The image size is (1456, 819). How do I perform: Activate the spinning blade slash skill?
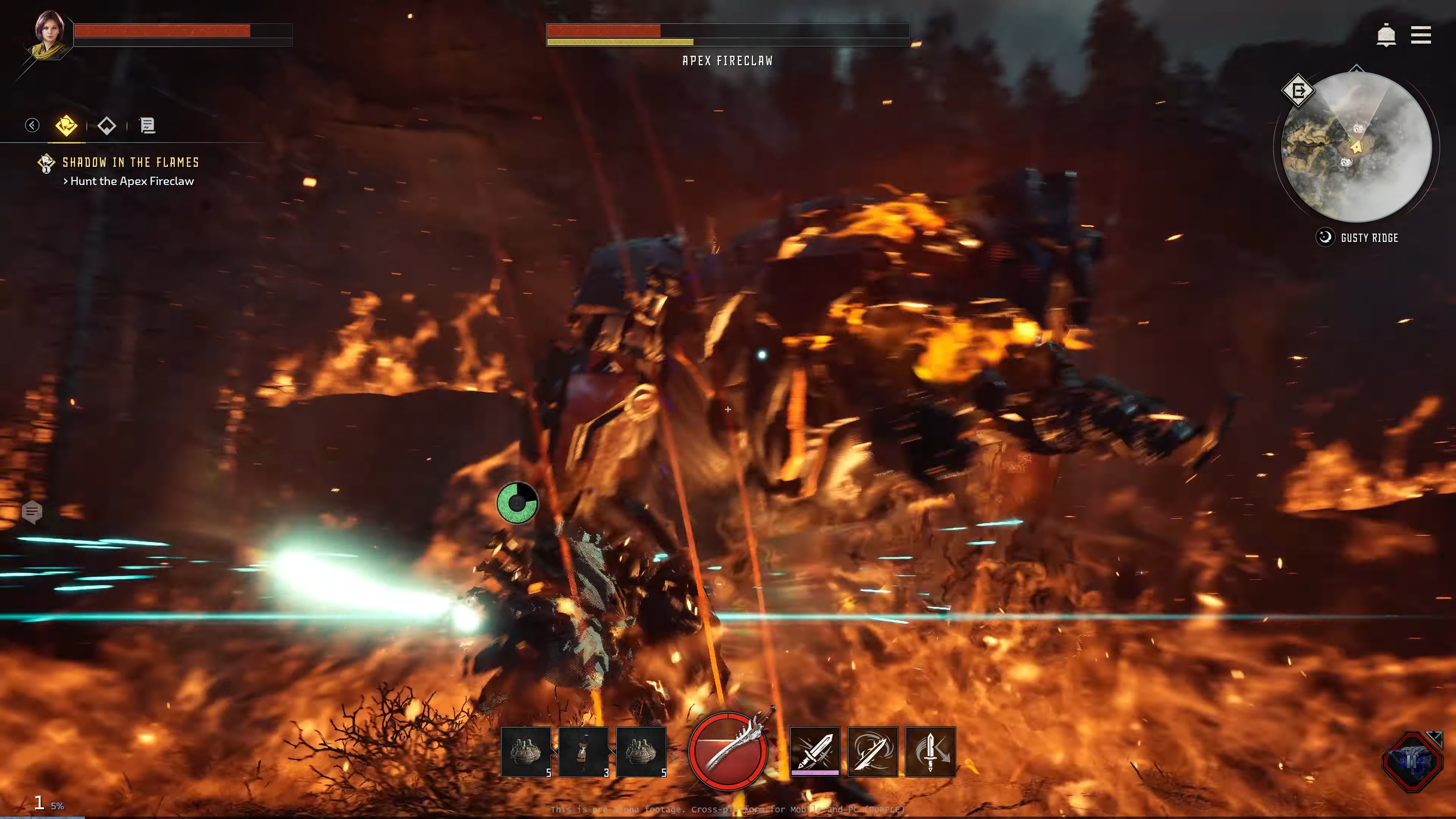pyautogui.click(x=873, y=751)
